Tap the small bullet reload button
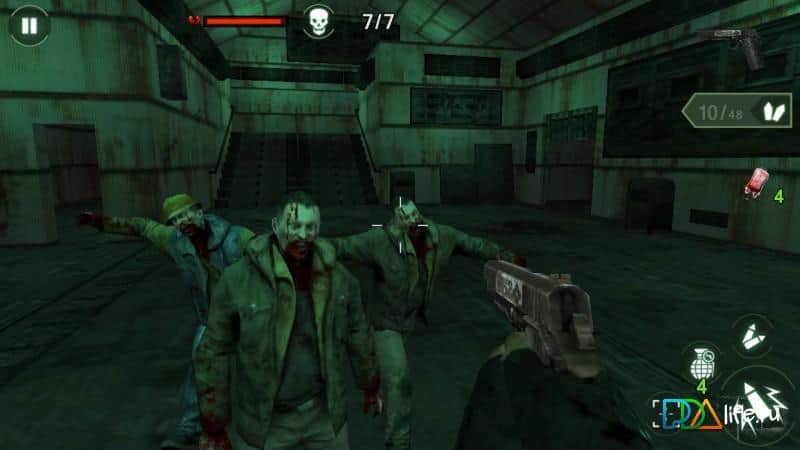 coord(752,337)
